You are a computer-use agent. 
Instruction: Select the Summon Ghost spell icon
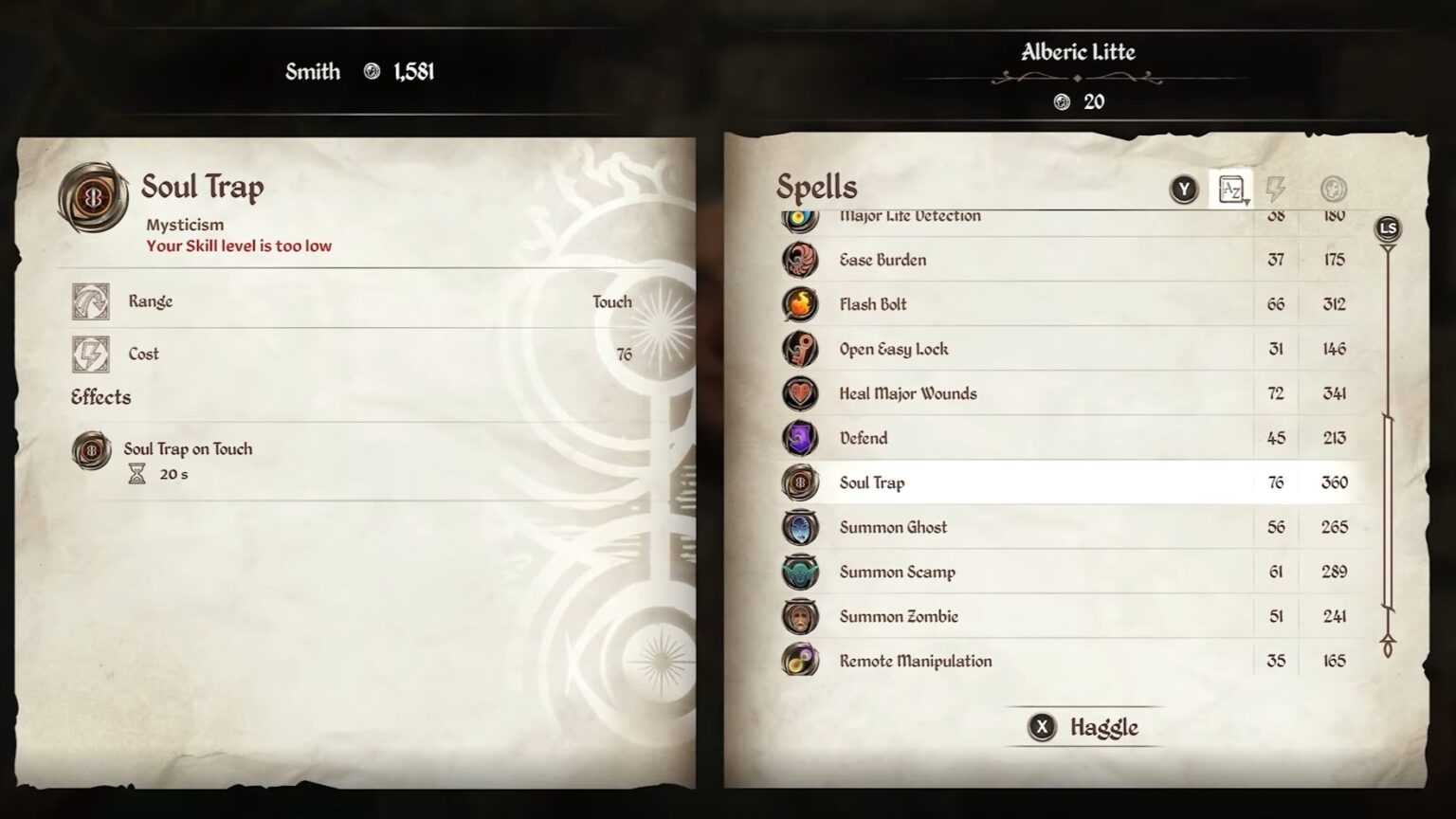pyautogui.click(x=799, y=527)
